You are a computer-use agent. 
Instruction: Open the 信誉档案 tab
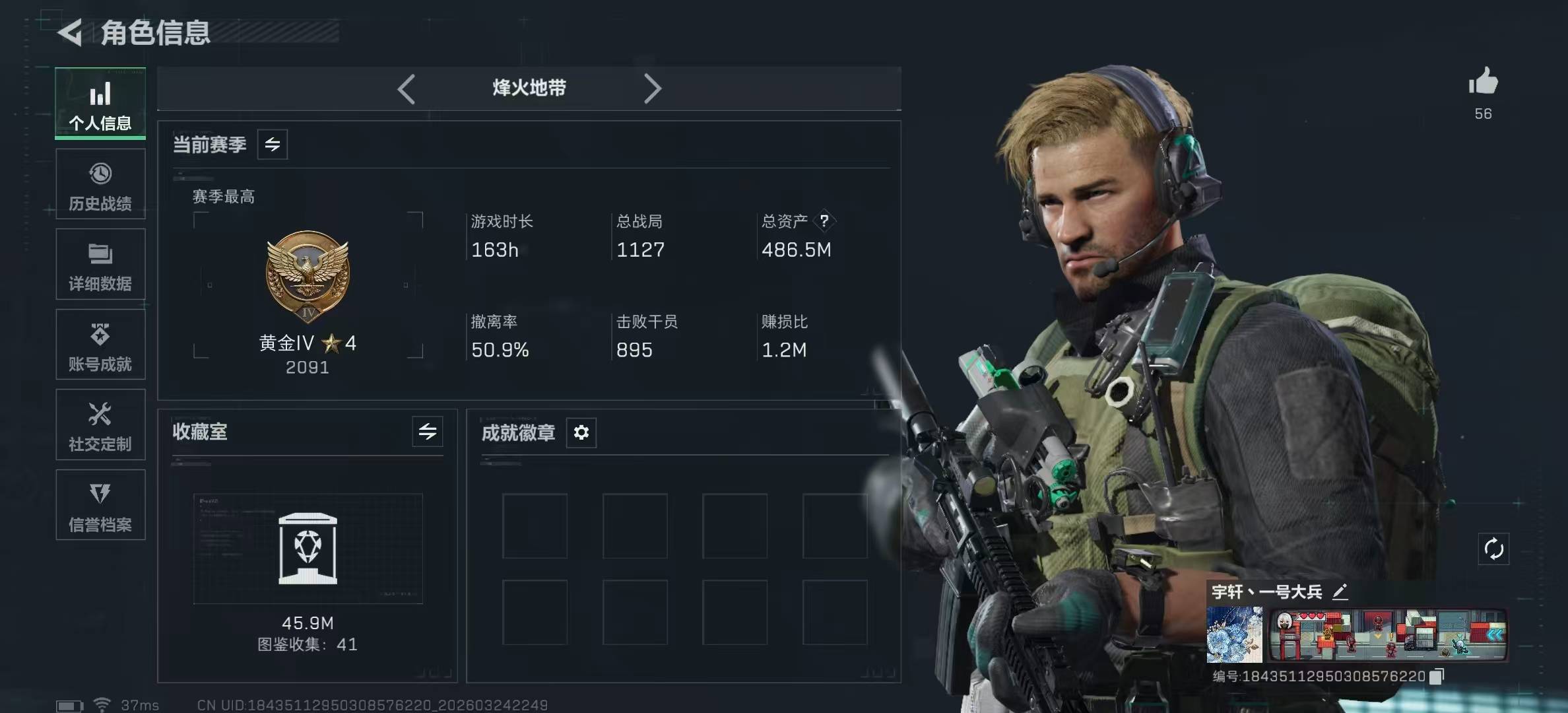coord(100,505)
